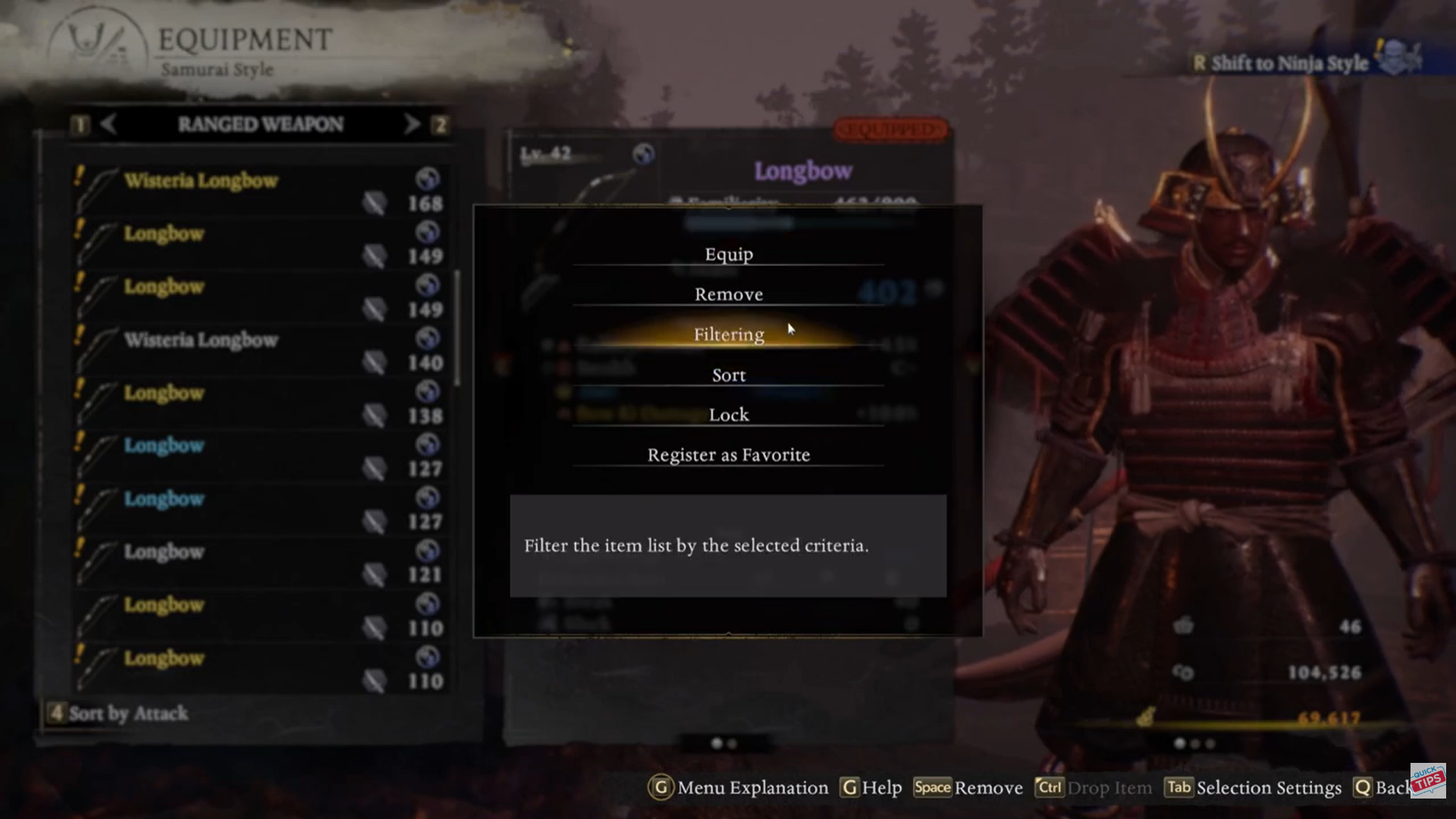Pick the Longbow with 138 attack
Viewport: 1456px width, 819px height.
(x=258, y=402)
